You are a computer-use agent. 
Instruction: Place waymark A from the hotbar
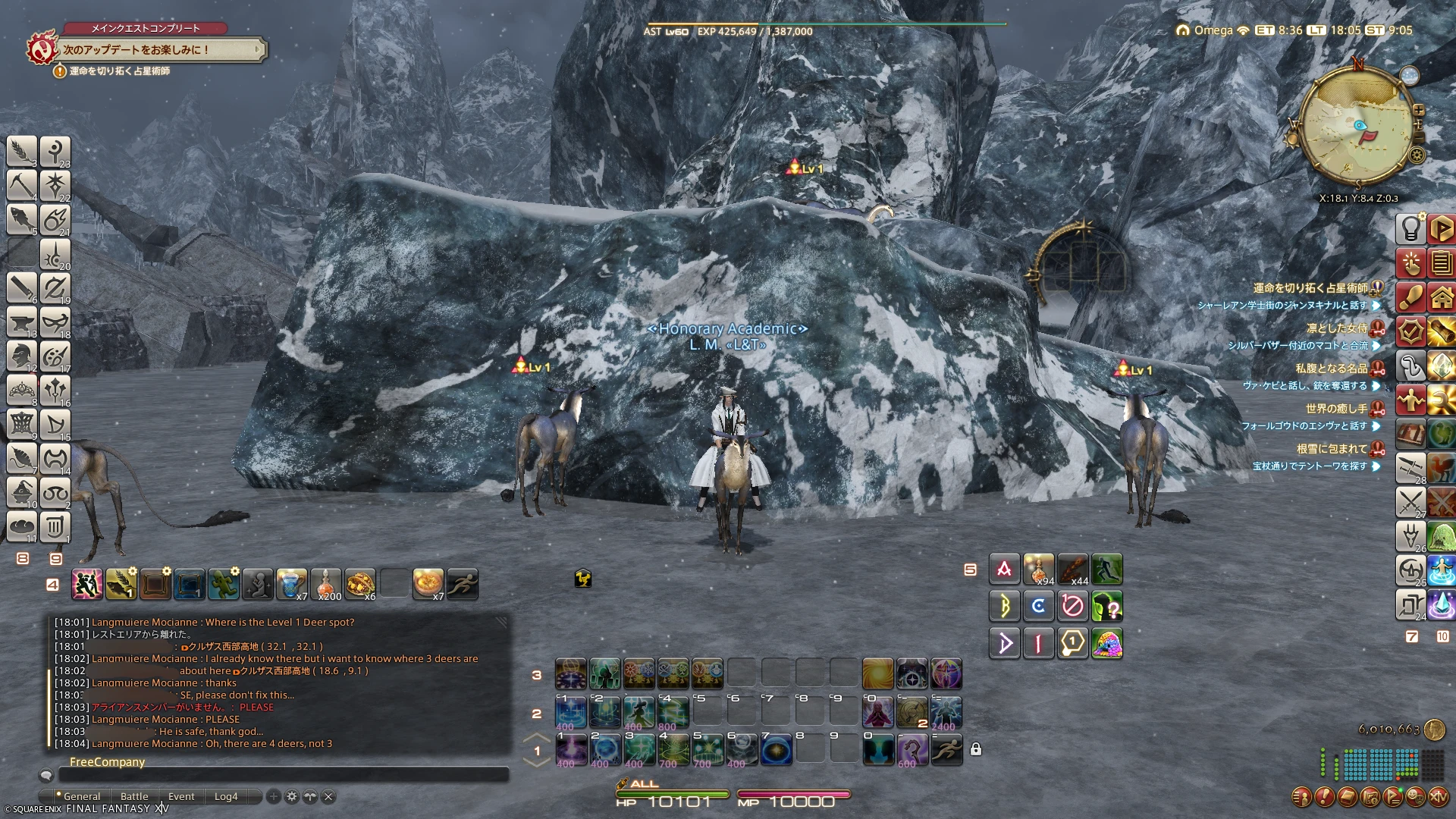(x=1004, y=569)
